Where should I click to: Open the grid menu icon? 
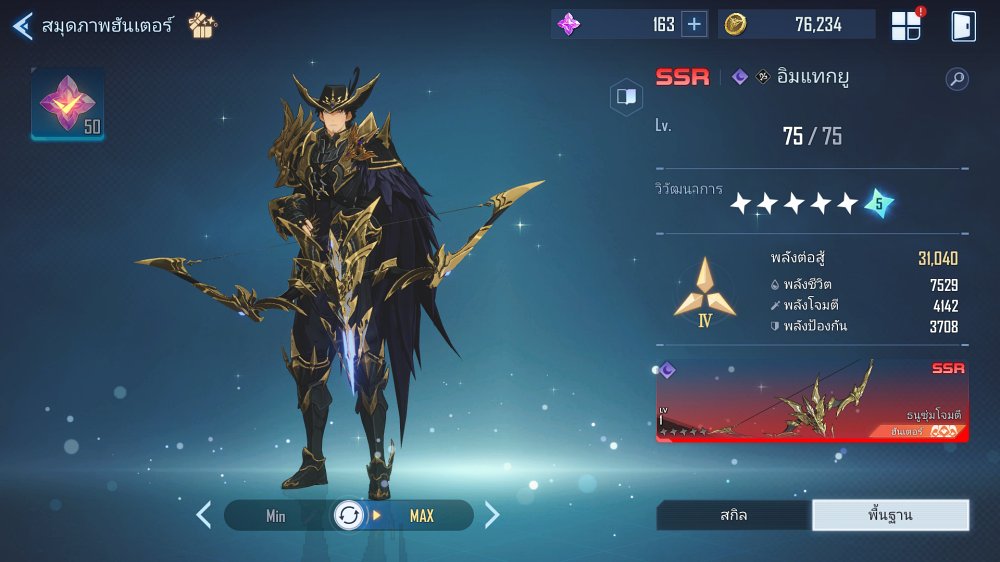coord(906,26)
